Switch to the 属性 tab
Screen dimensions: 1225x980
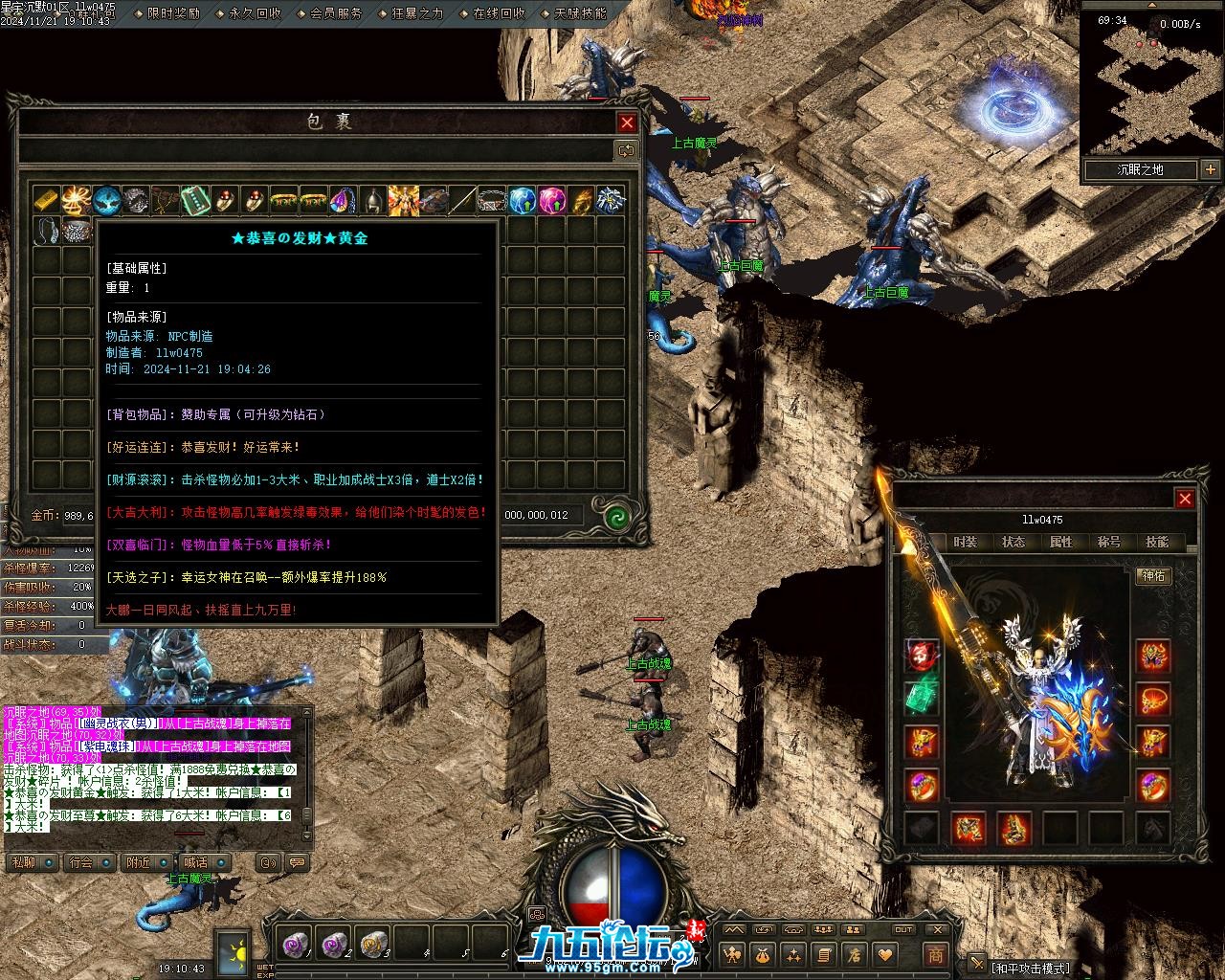[1061, 542]
